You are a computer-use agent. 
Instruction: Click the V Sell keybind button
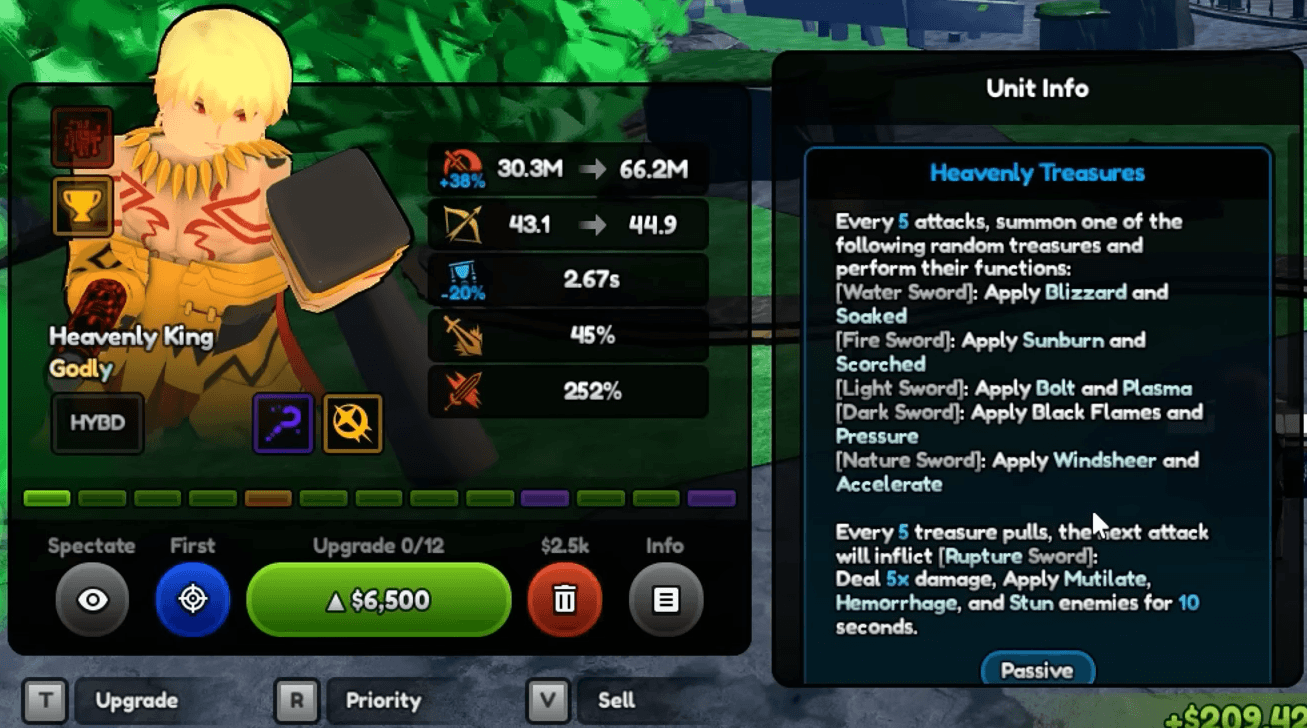(x=546, y=701)
